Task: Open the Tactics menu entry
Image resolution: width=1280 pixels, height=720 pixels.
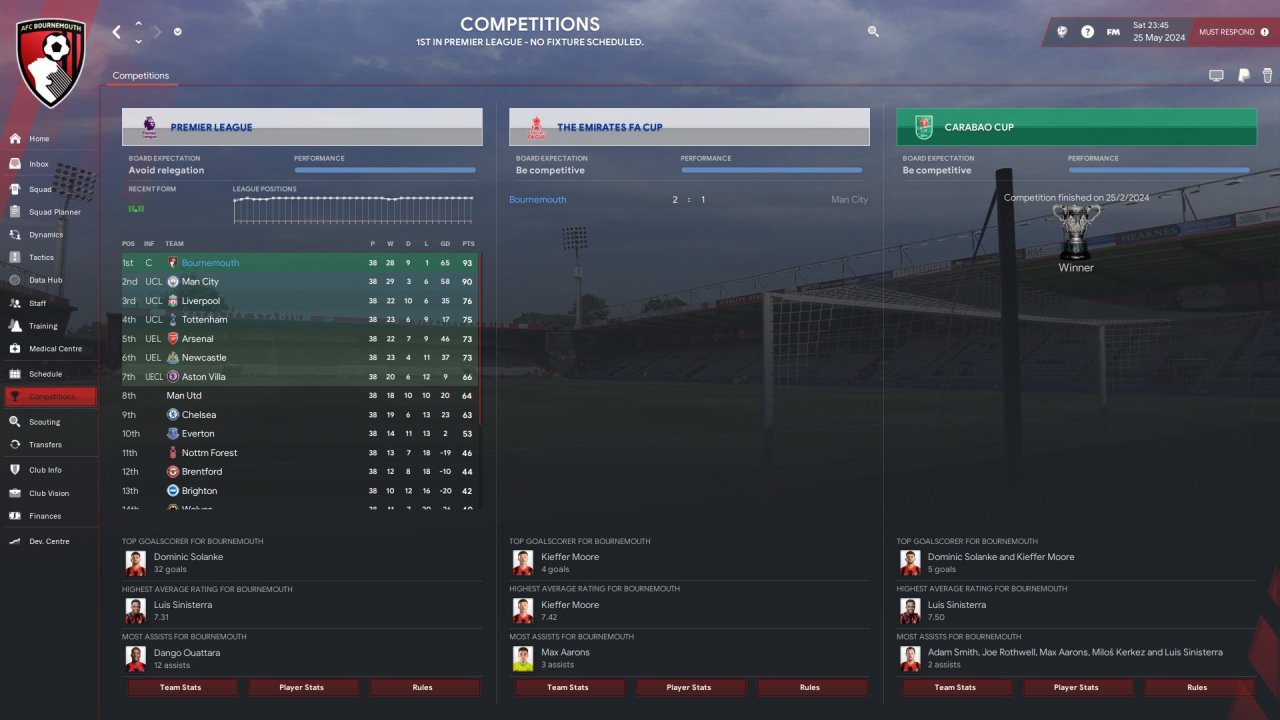Action: coord(41,257)
